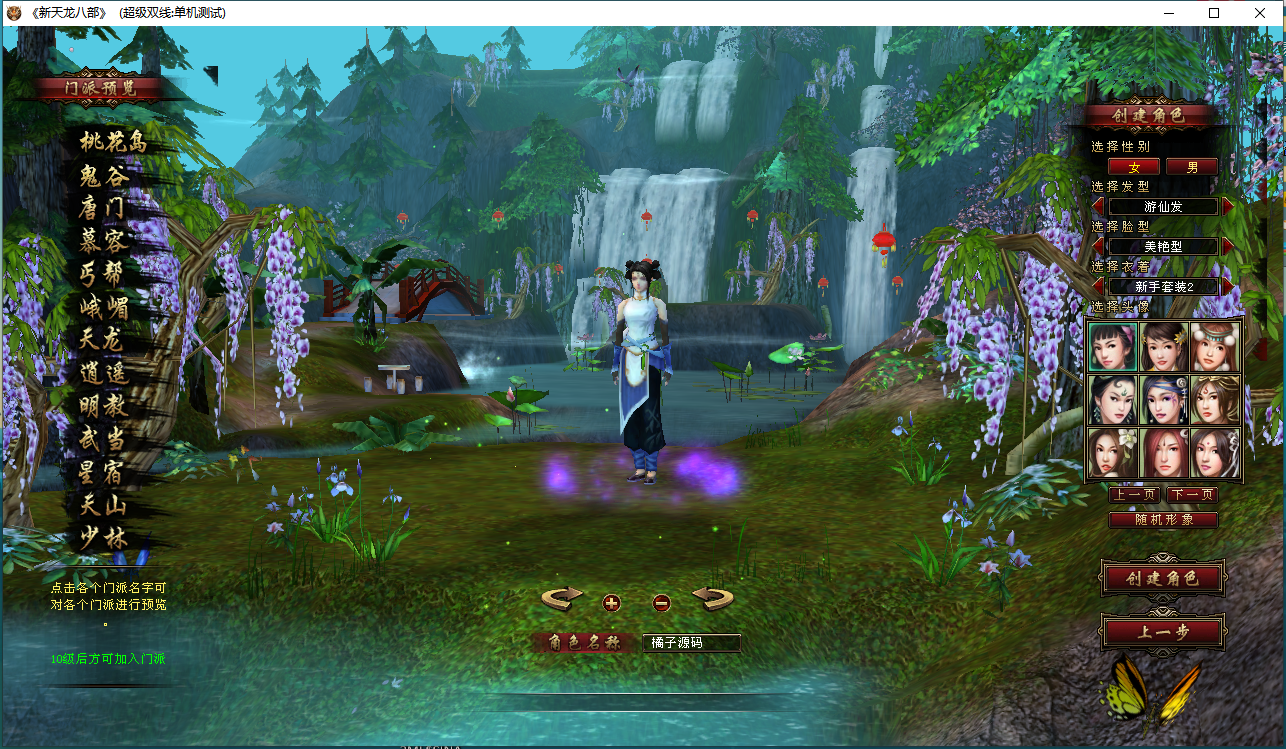
Task: Pick the red-haired portrait avatar
Action: coord(1164,452)
